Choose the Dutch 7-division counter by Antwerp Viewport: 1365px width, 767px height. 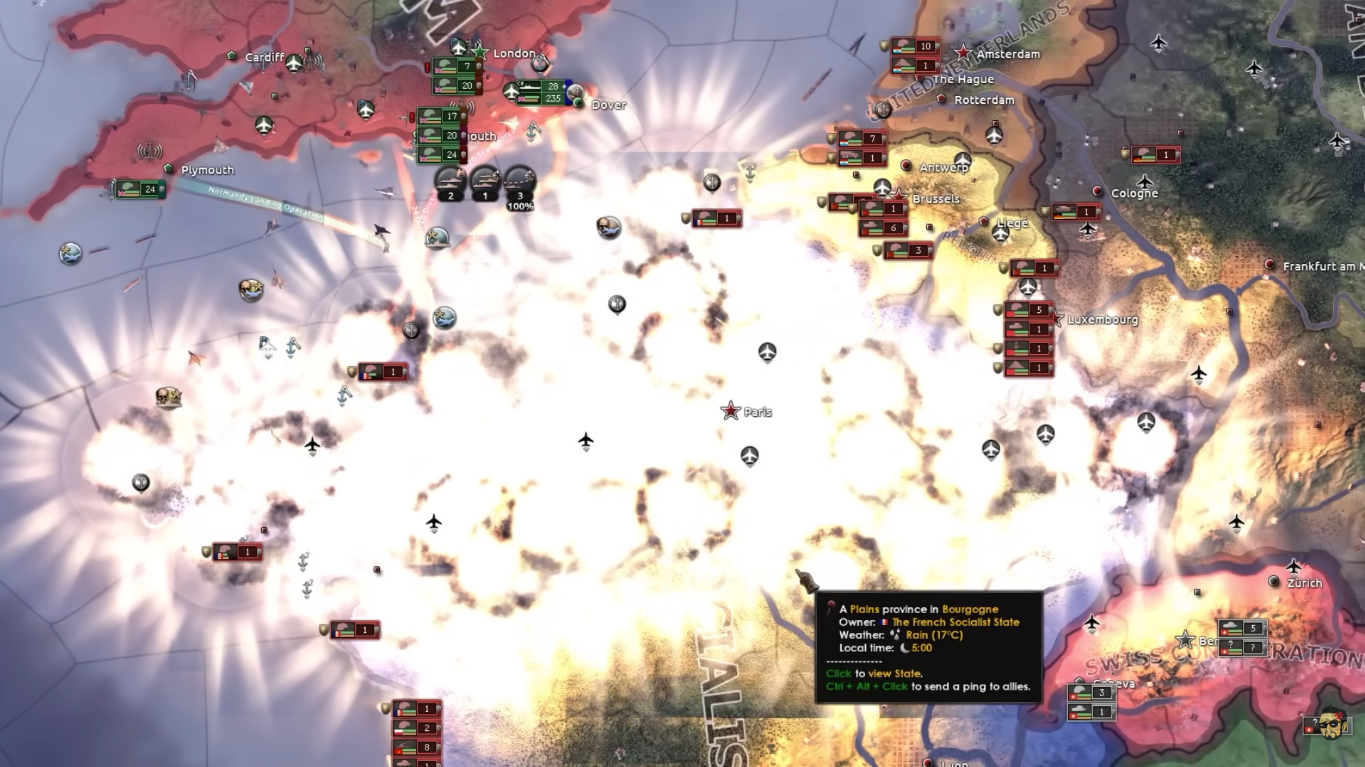862,138
